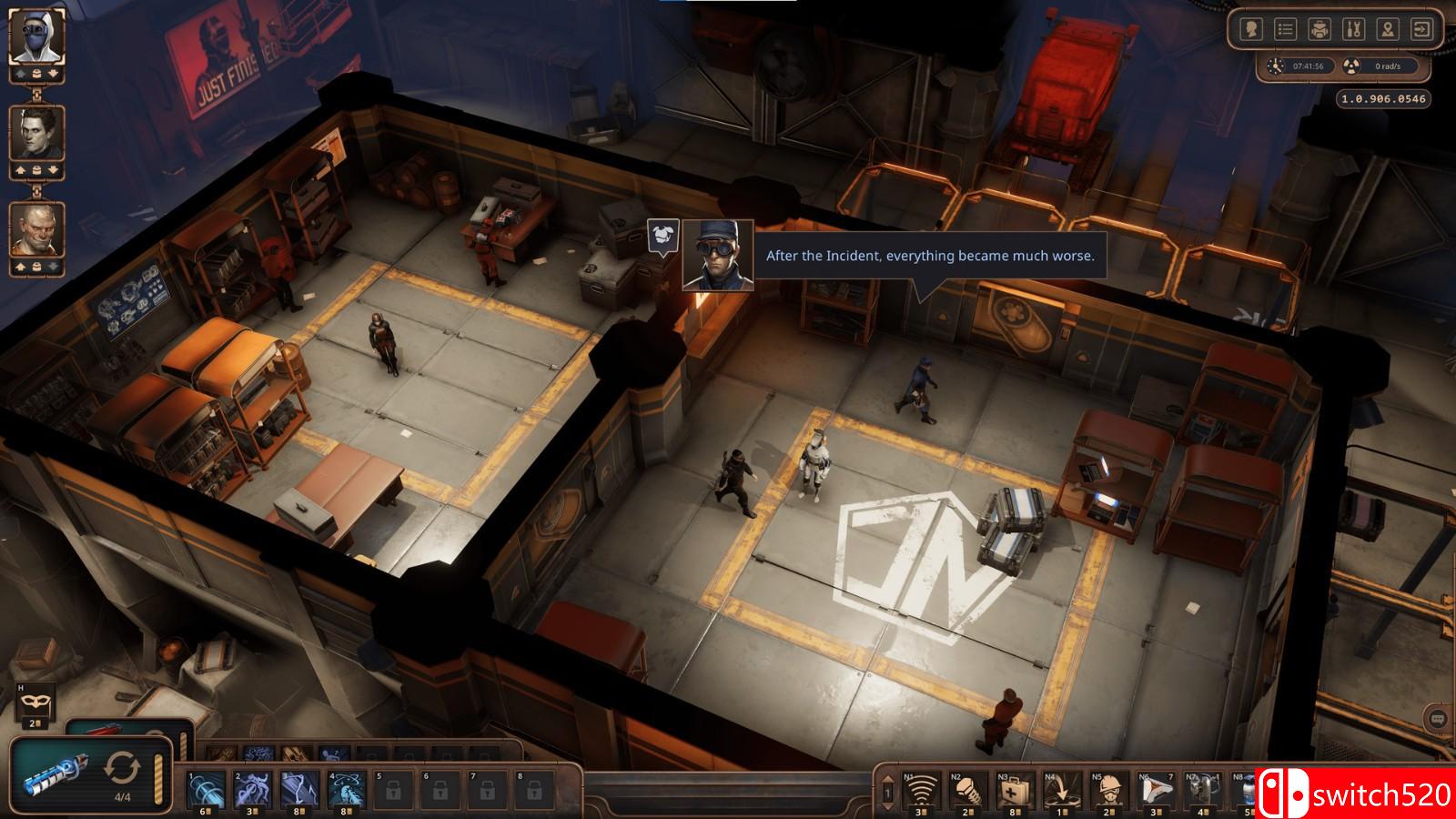Click the exit arrow menu button

(1421, 30)
